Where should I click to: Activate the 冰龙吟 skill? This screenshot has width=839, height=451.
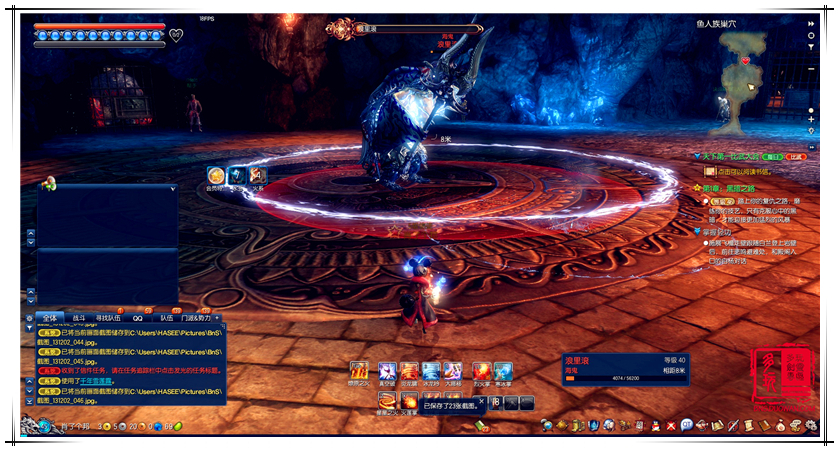[431, 371]
